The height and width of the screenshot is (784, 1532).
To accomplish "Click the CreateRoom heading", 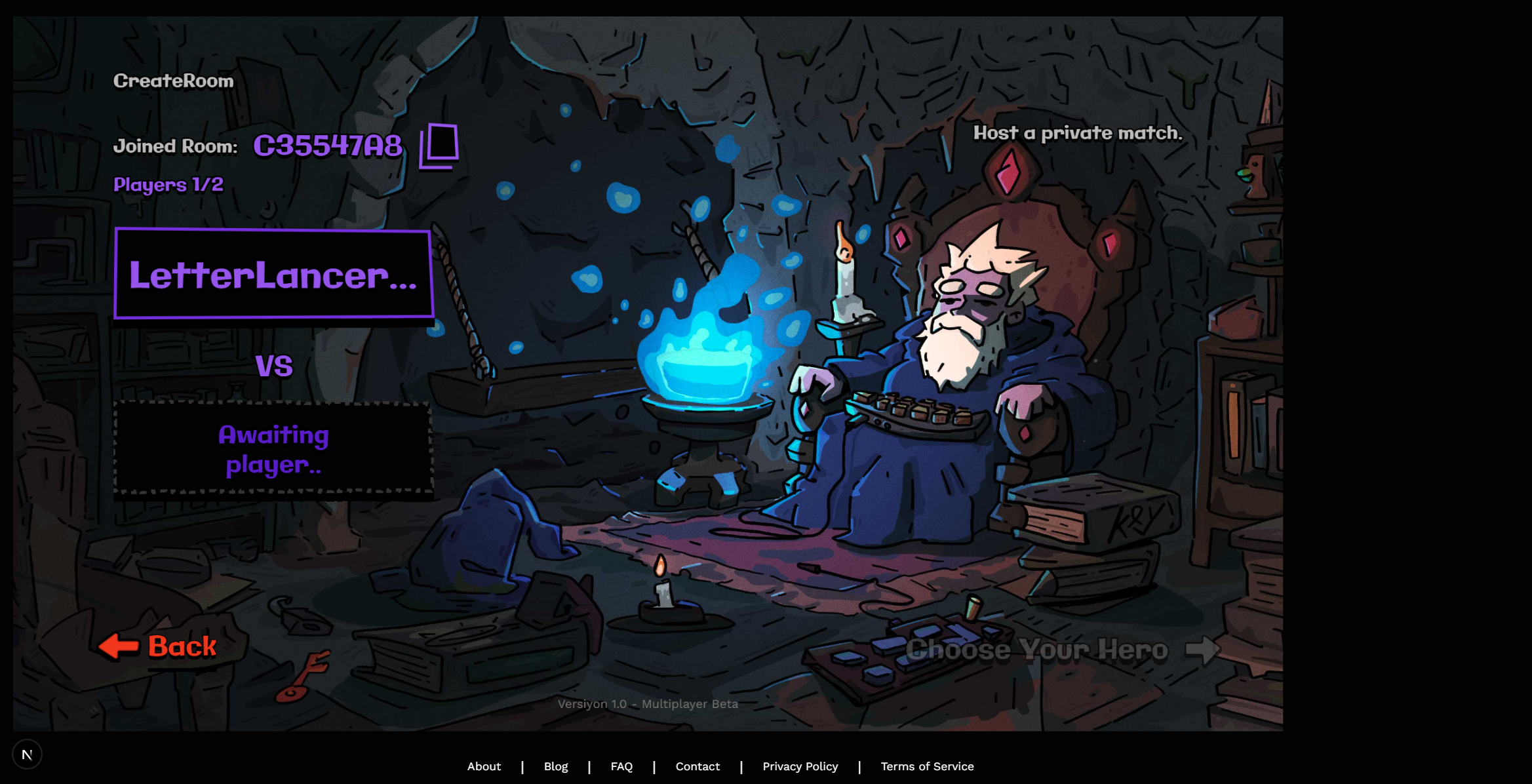I will [174, 80].
